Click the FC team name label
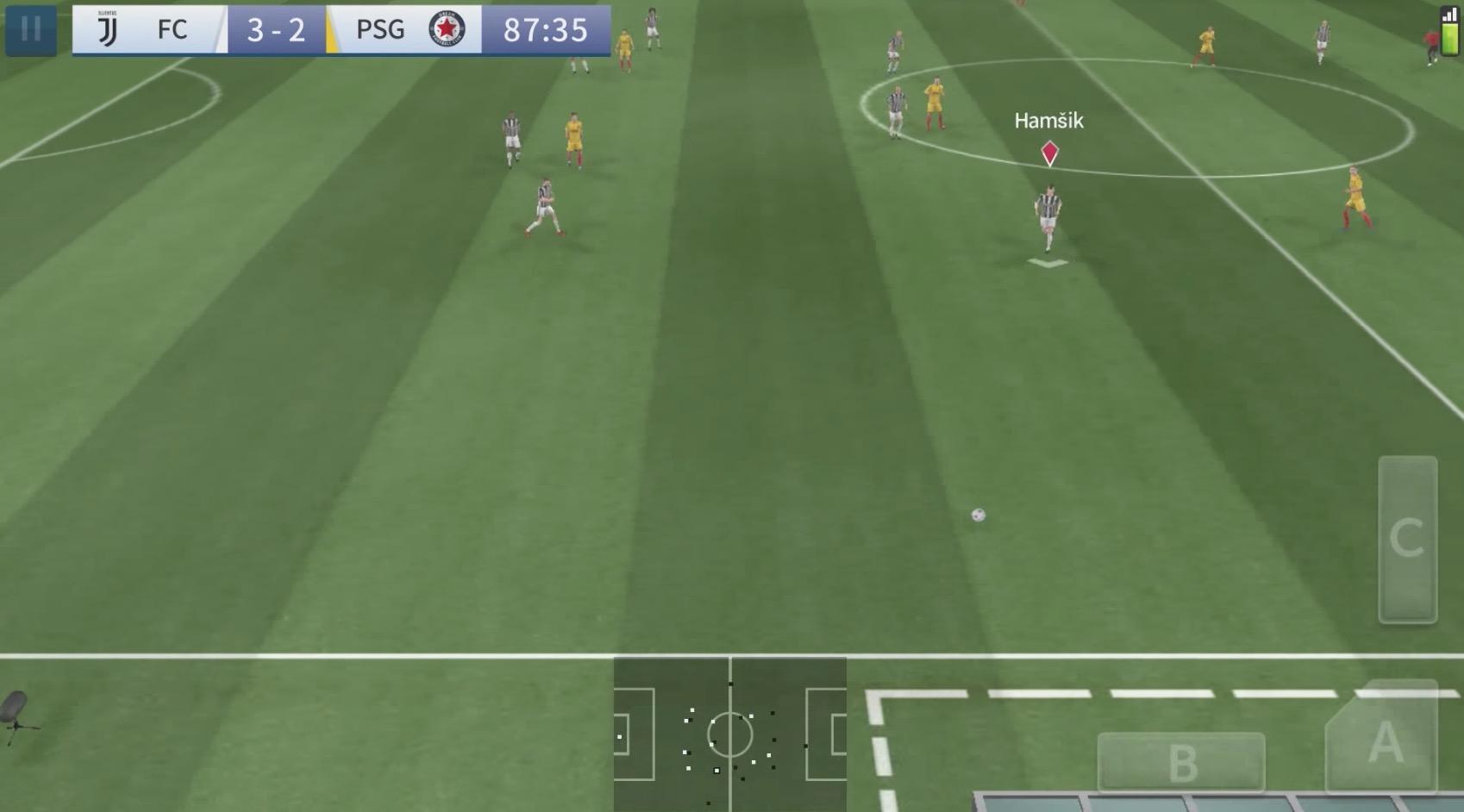The width and height of the screenshot is (1464, 812). pyautogui.click(x=172, y=28)
